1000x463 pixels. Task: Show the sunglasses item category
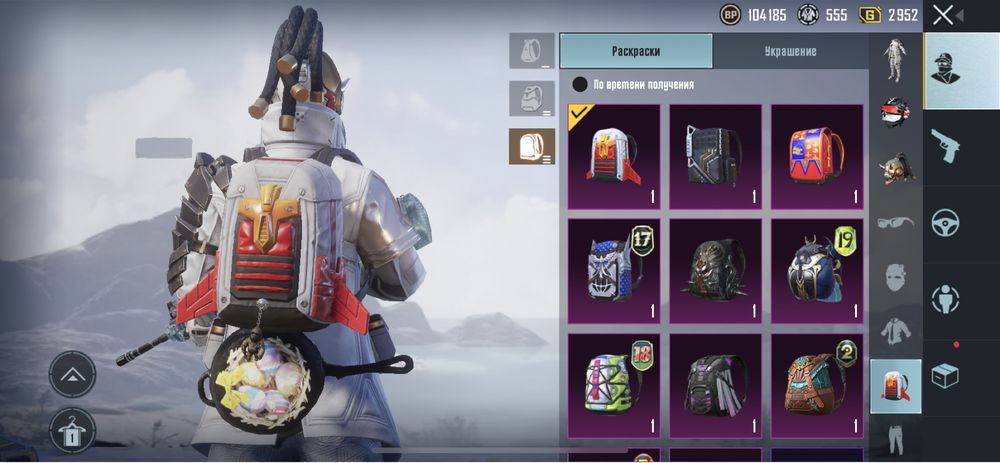[895, 222]
